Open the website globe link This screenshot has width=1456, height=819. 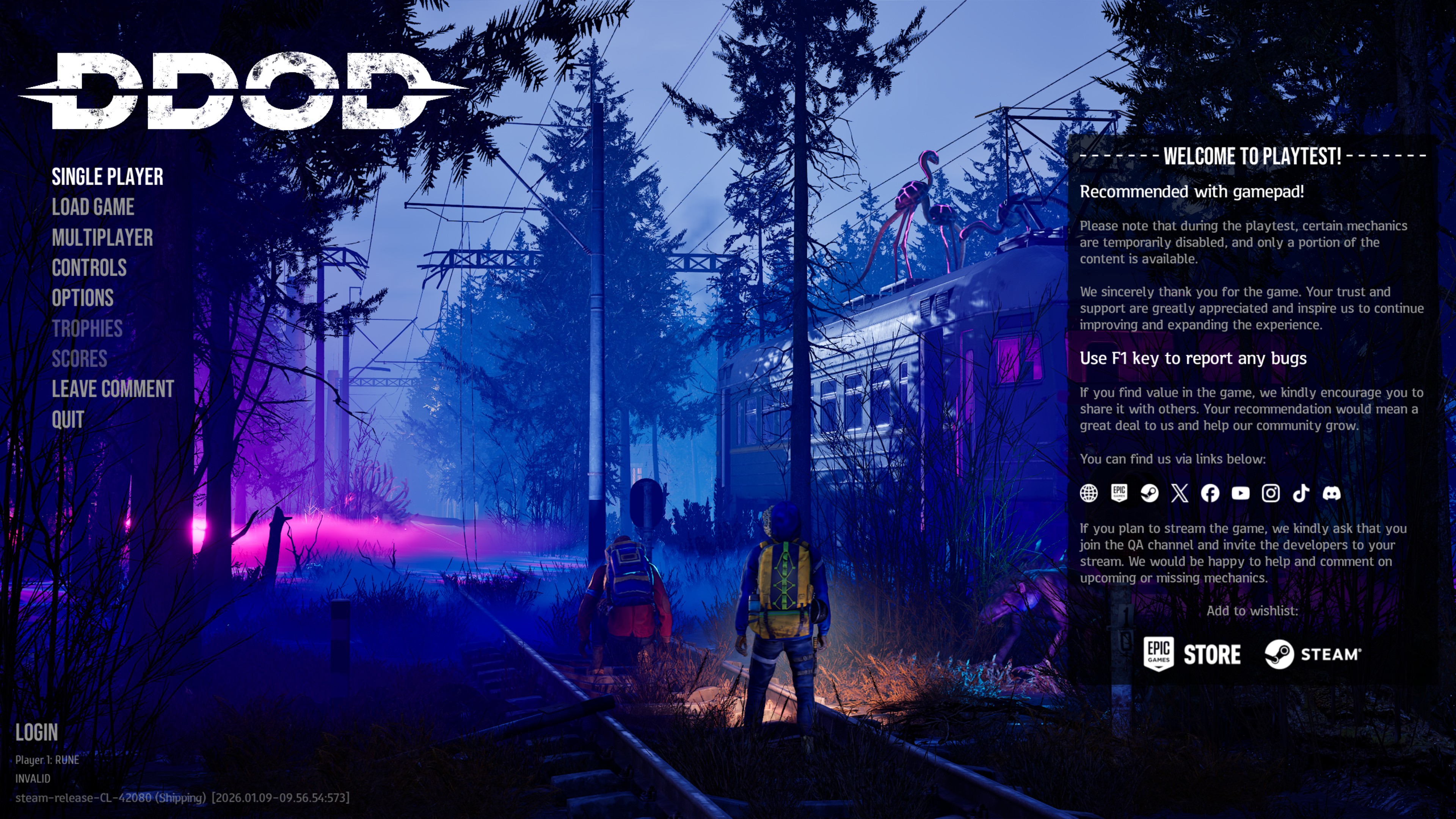(1089, 493)
